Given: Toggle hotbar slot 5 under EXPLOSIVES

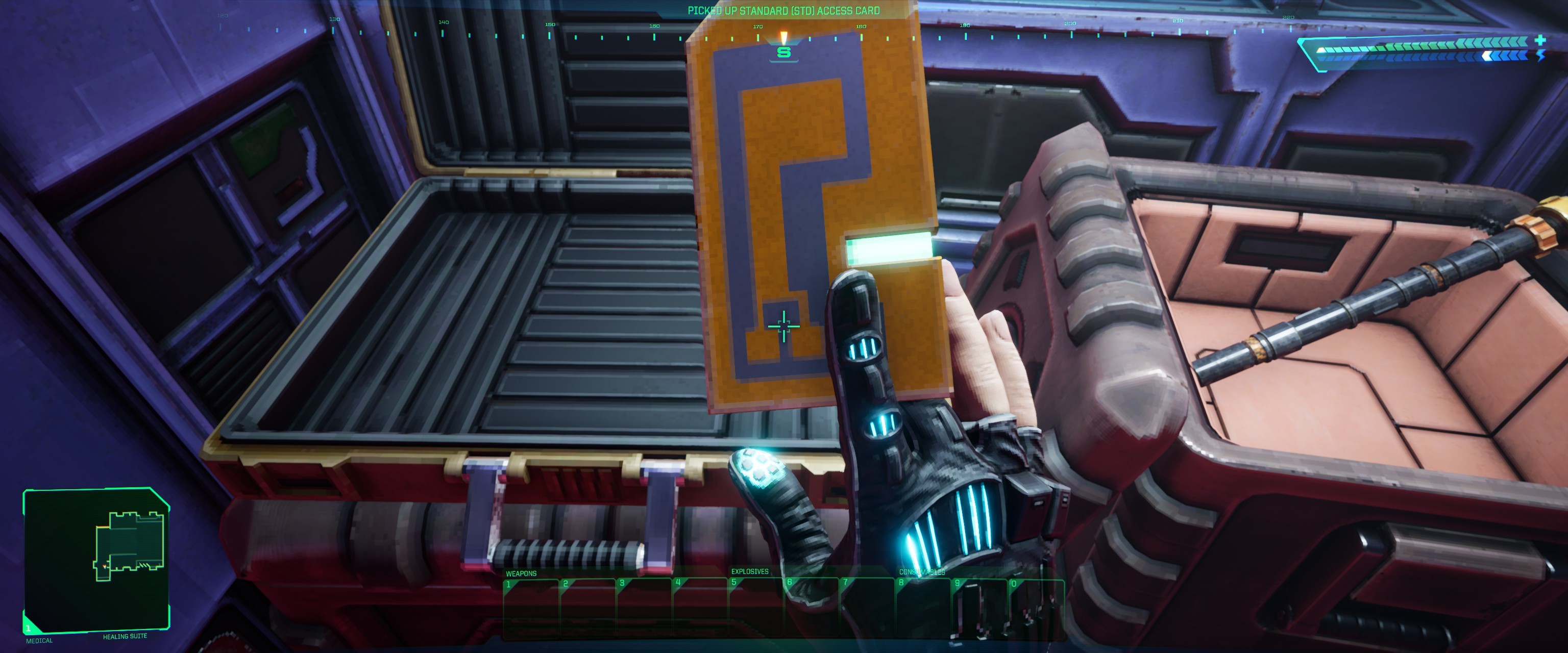Looking at the screenshot, I should coord(755,602).
